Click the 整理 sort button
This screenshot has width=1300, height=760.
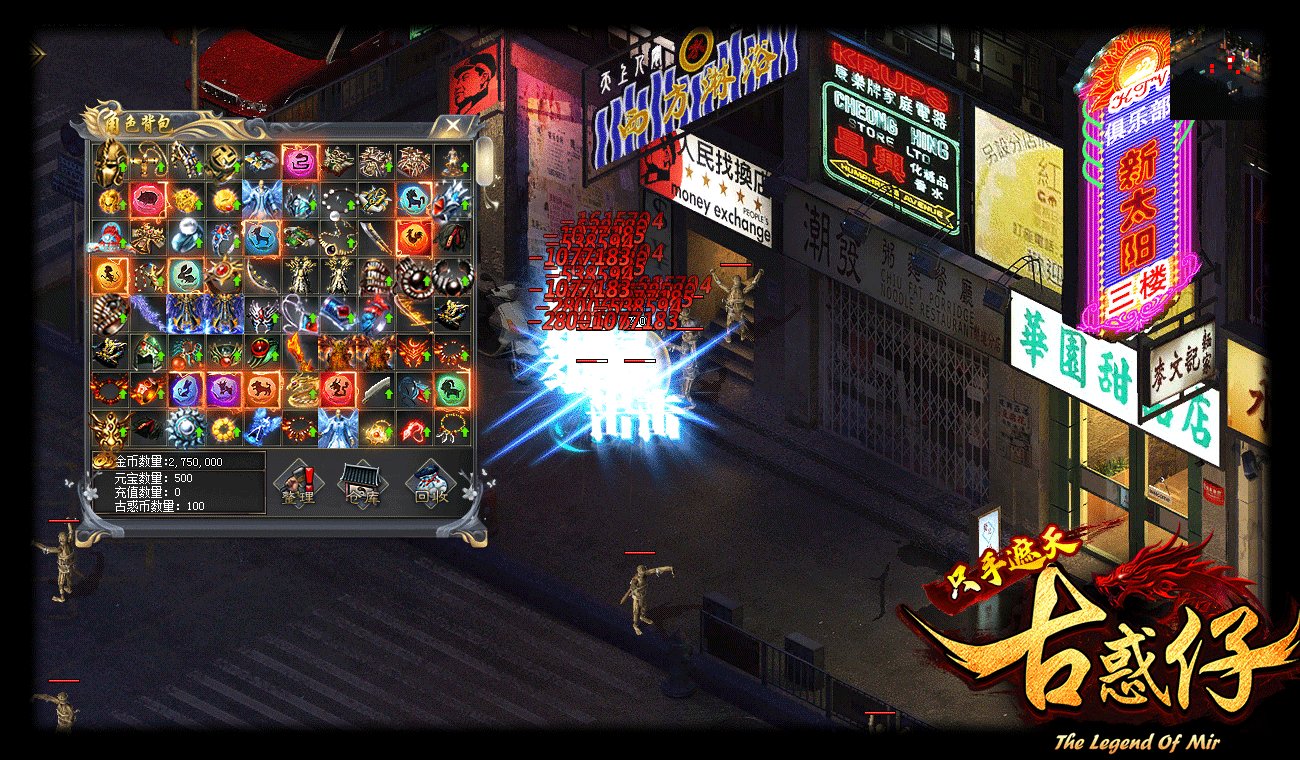pyautogui.click(x=297, y=484)
